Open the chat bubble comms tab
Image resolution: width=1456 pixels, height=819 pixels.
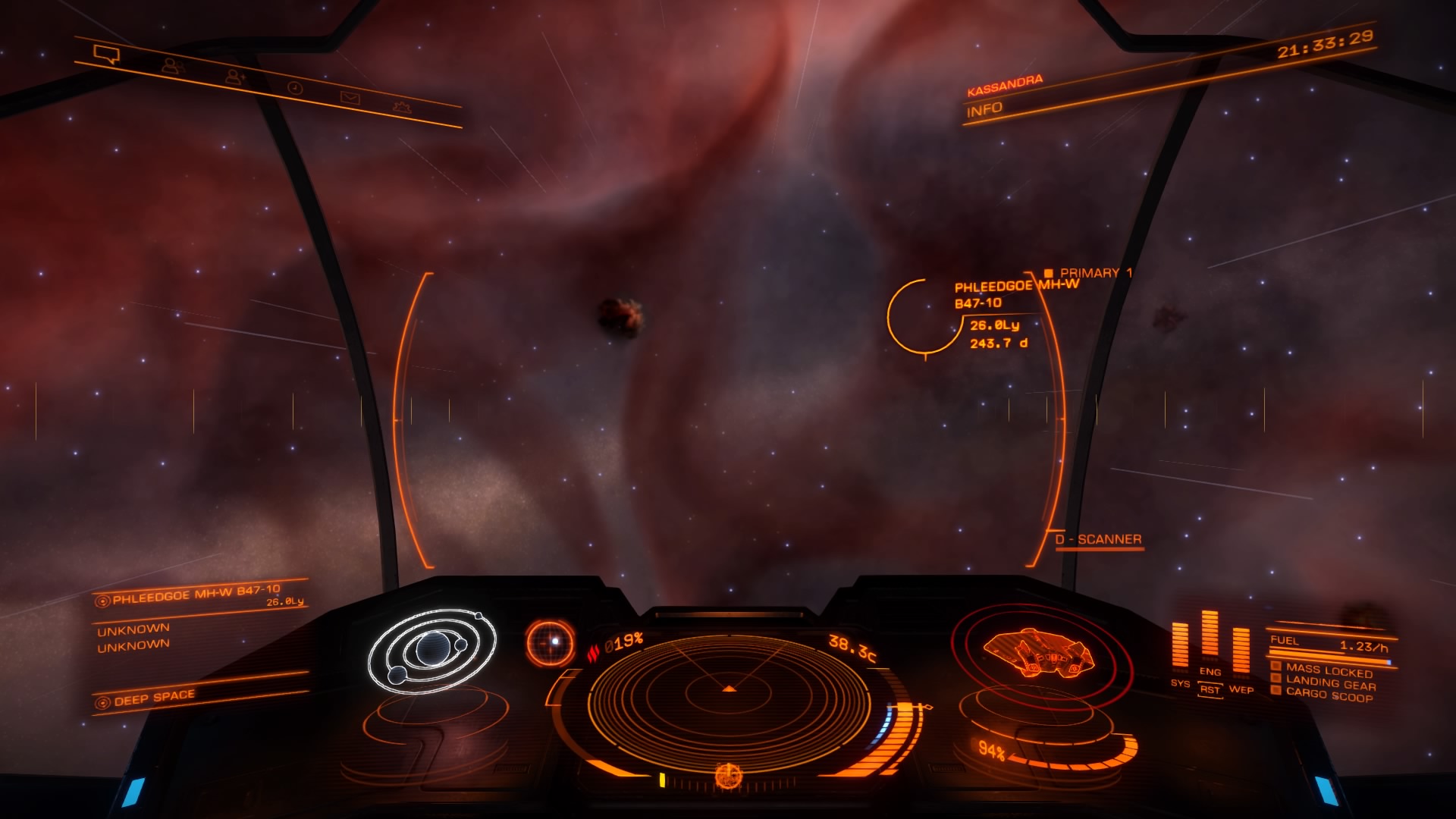[106, 54]
